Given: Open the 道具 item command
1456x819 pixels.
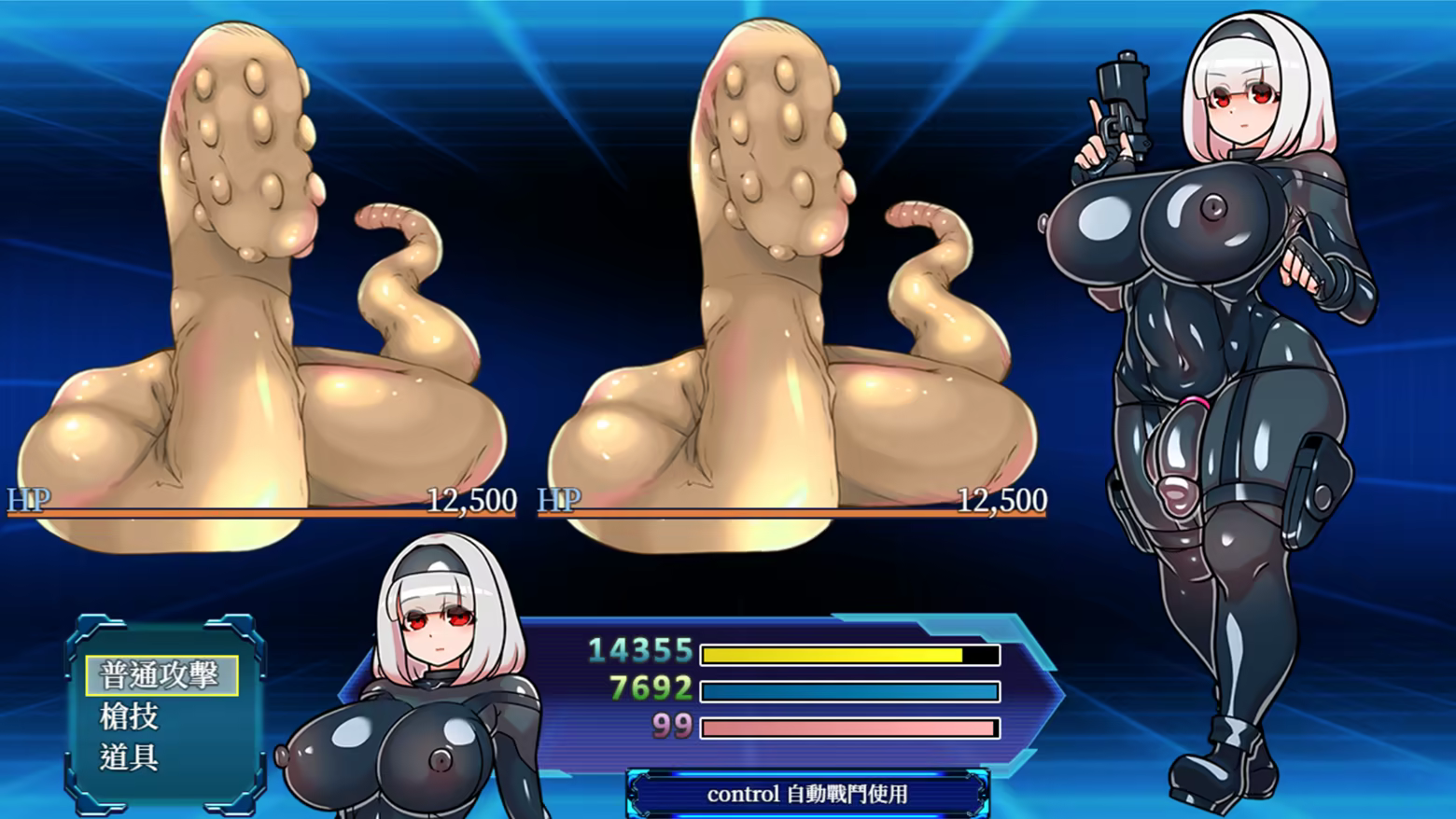Looking at the screenshot, I should click(126, 759).
